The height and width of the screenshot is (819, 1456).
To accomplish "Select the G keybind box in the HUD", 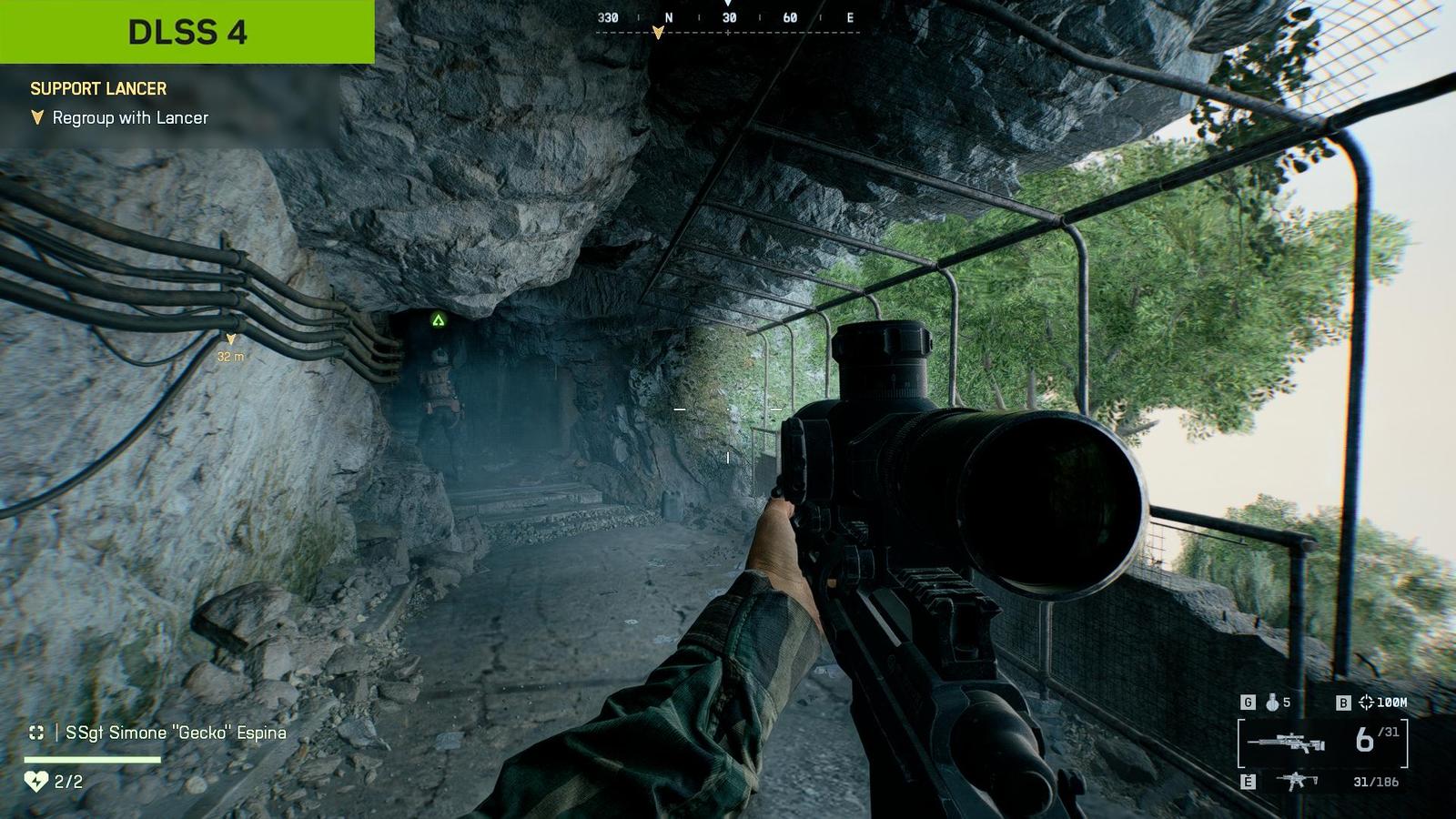I will (x=1249, y=702).
